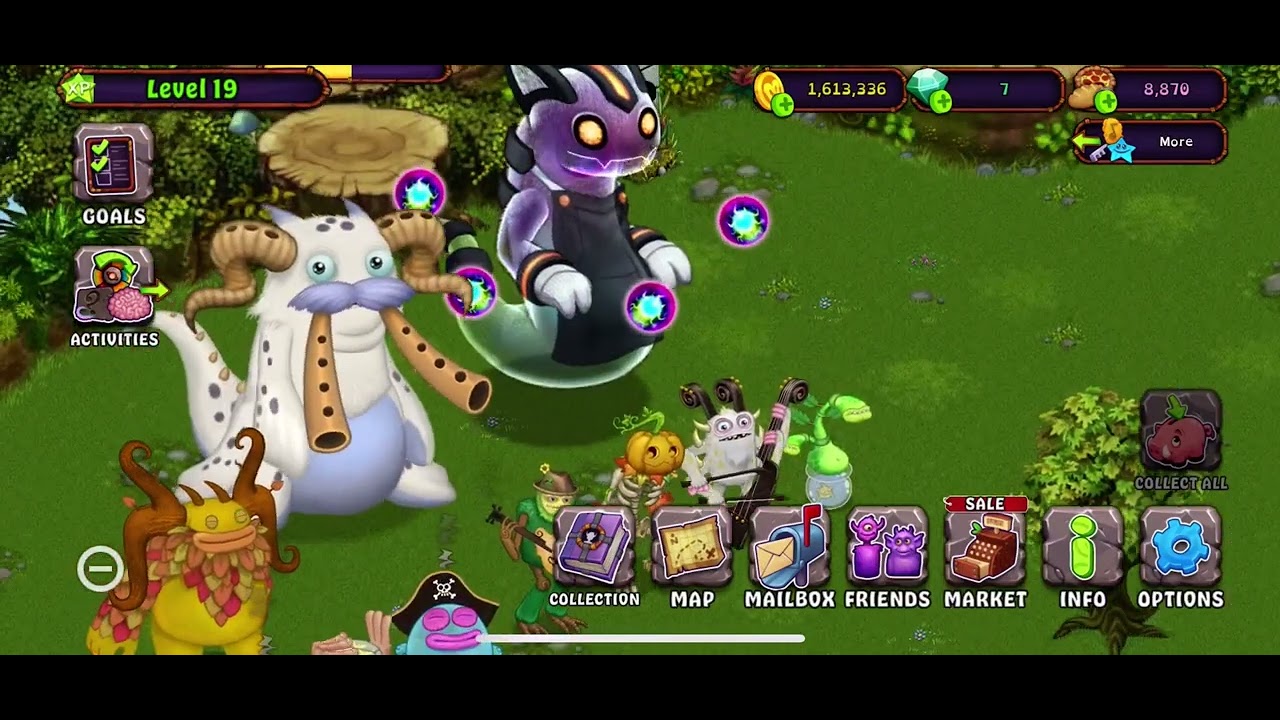
Task: Click the Level 19 XP bar
Action: pyautogui.click(x=192, y=89)
